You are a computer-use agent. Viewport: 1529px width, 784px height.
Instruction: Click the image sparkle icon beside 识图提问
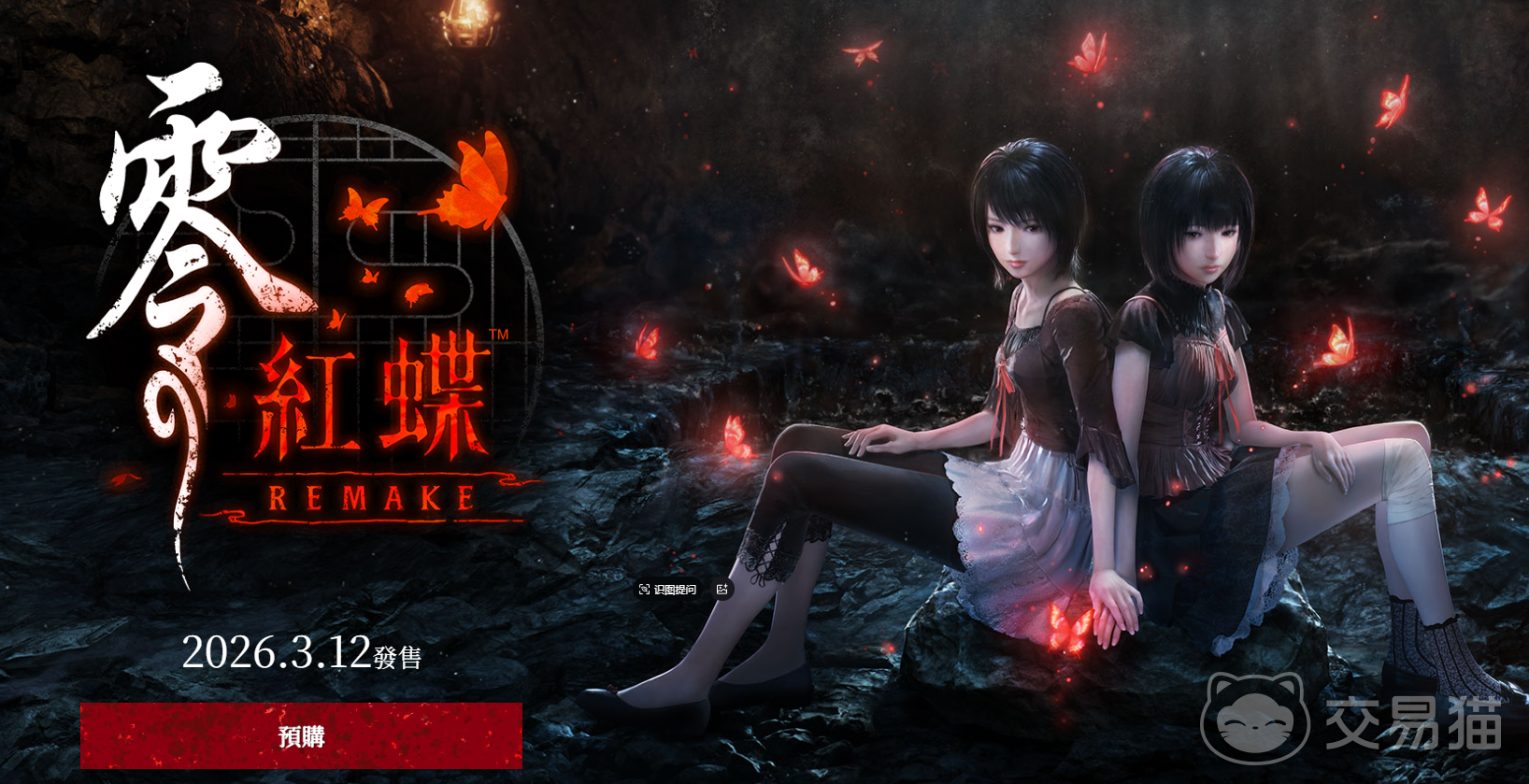(x=722, y=590)
